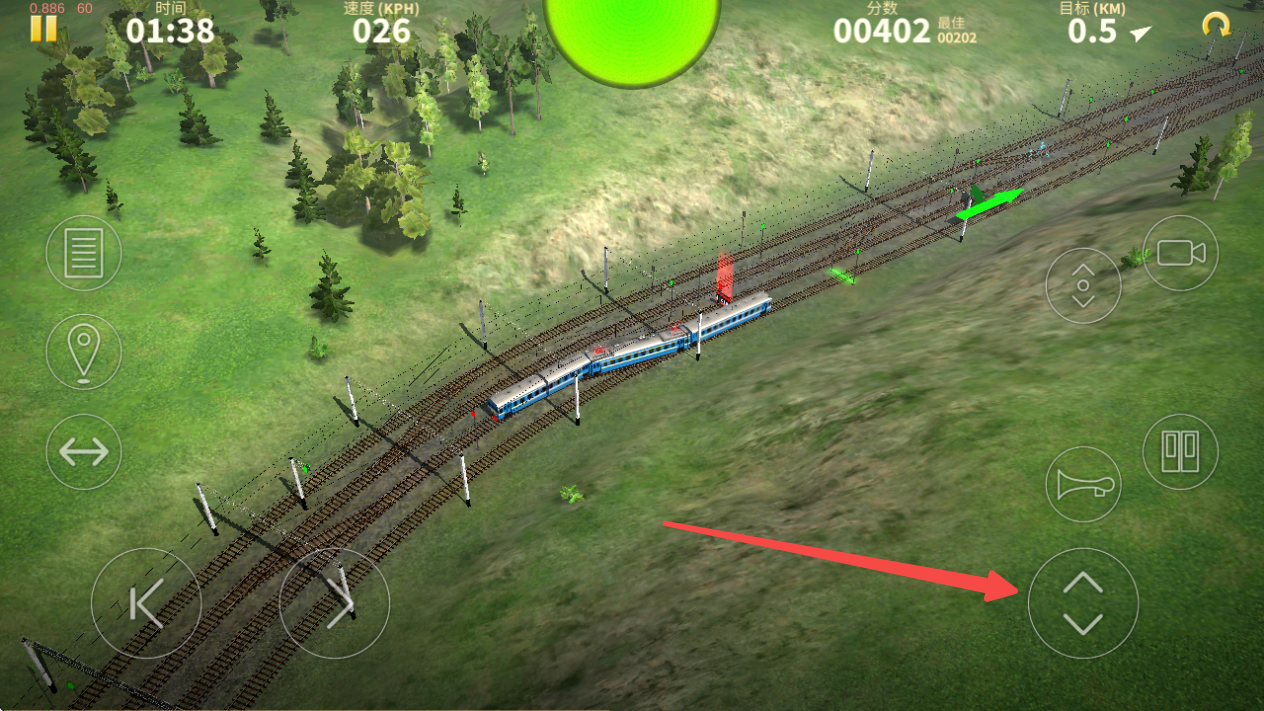The image size is (1264, 711).
Task: Click the right chevron arrow button
Action: [x=334, y=603]
